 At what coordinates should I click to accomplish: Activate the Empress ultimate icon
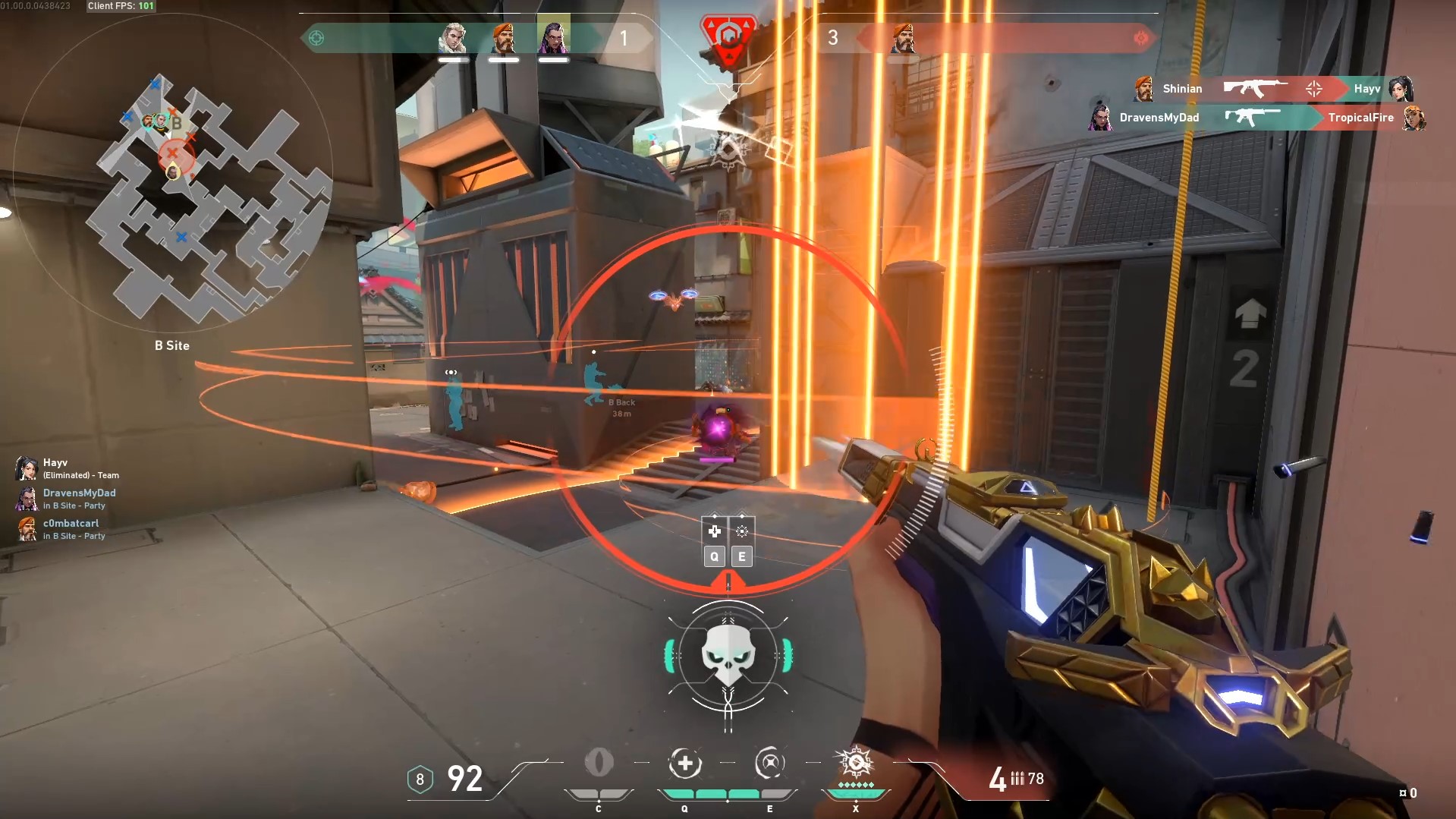(855, 763)
